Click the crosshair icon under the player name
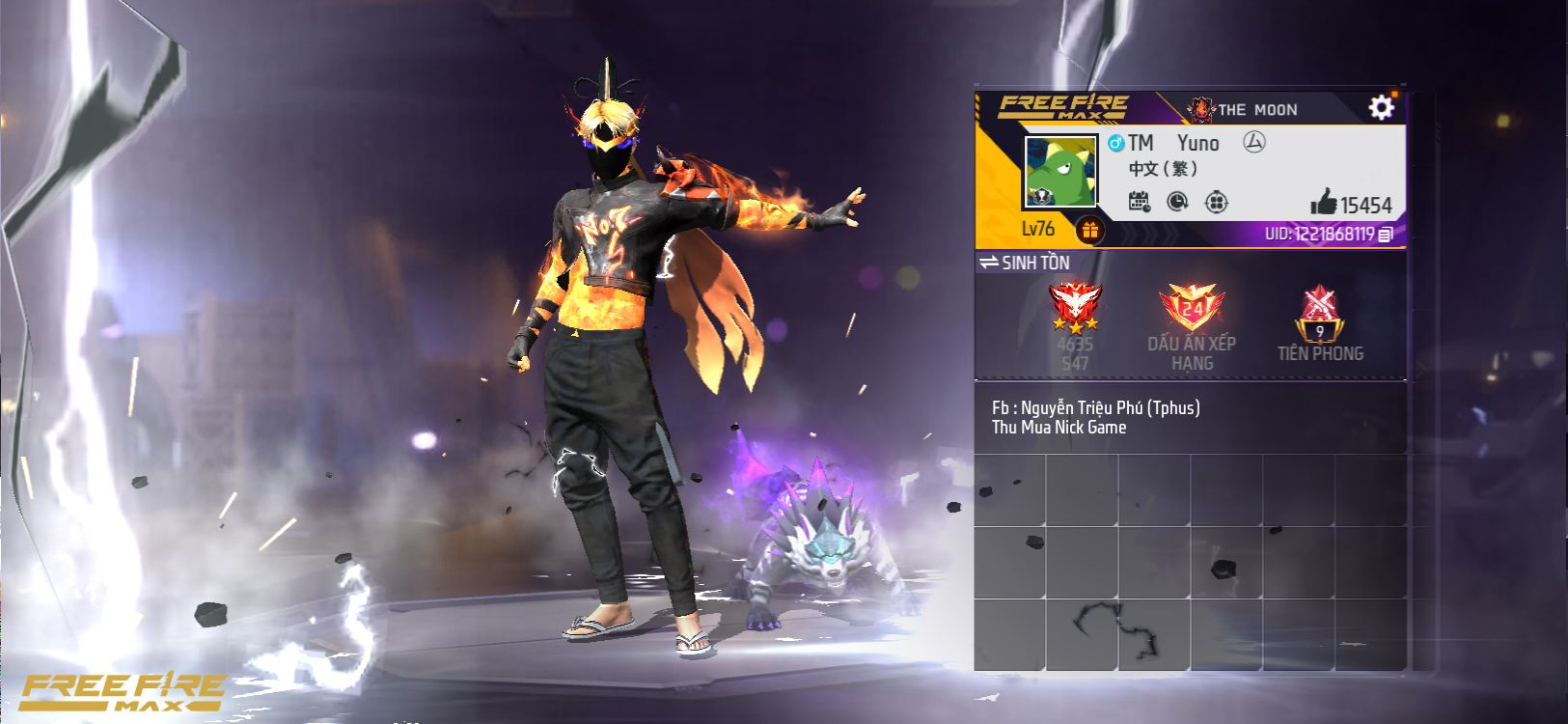The image size is (1568, 724). (1217, 202)
